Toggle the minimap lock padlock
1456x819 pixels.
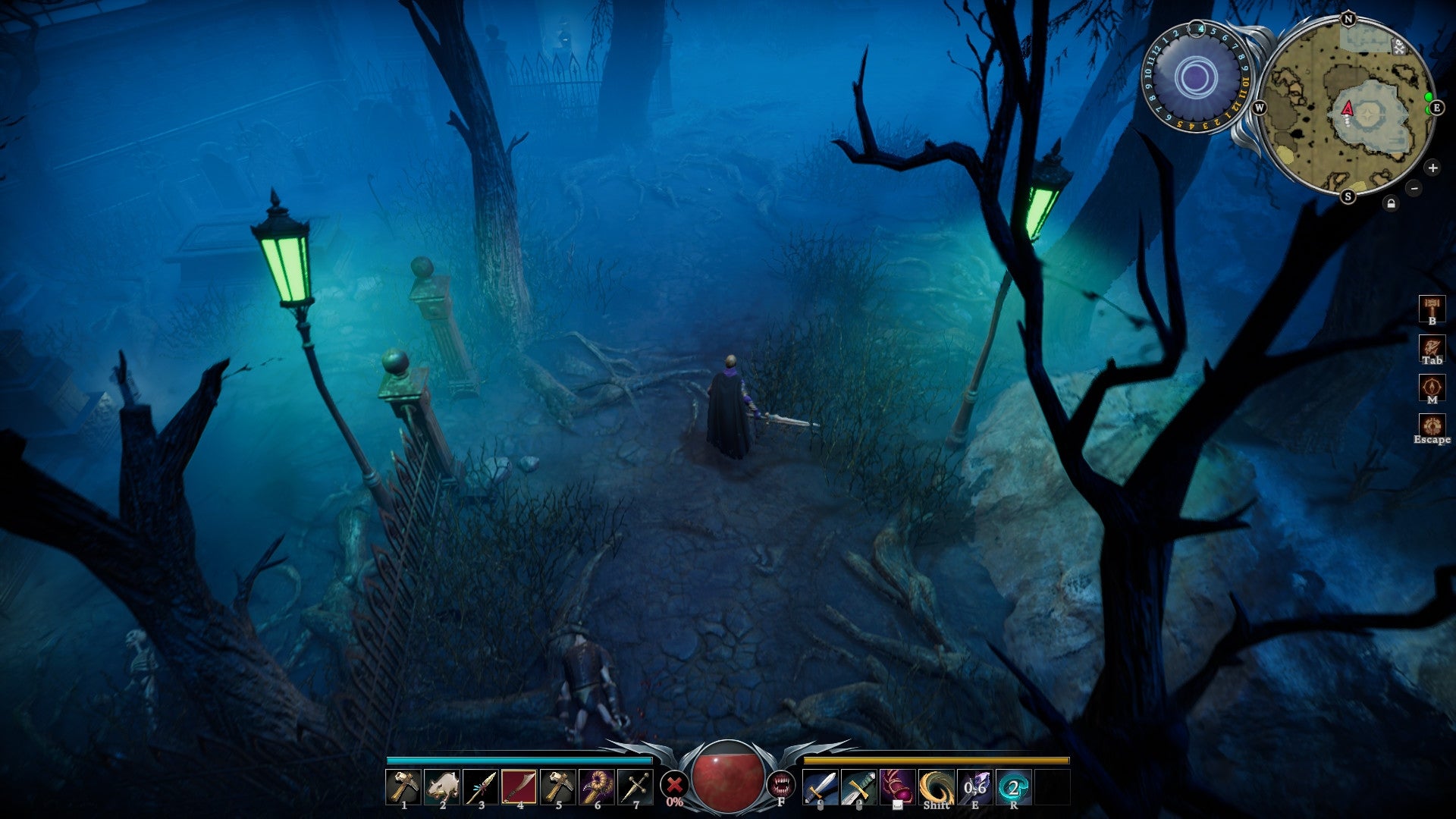pos(1392,203)
